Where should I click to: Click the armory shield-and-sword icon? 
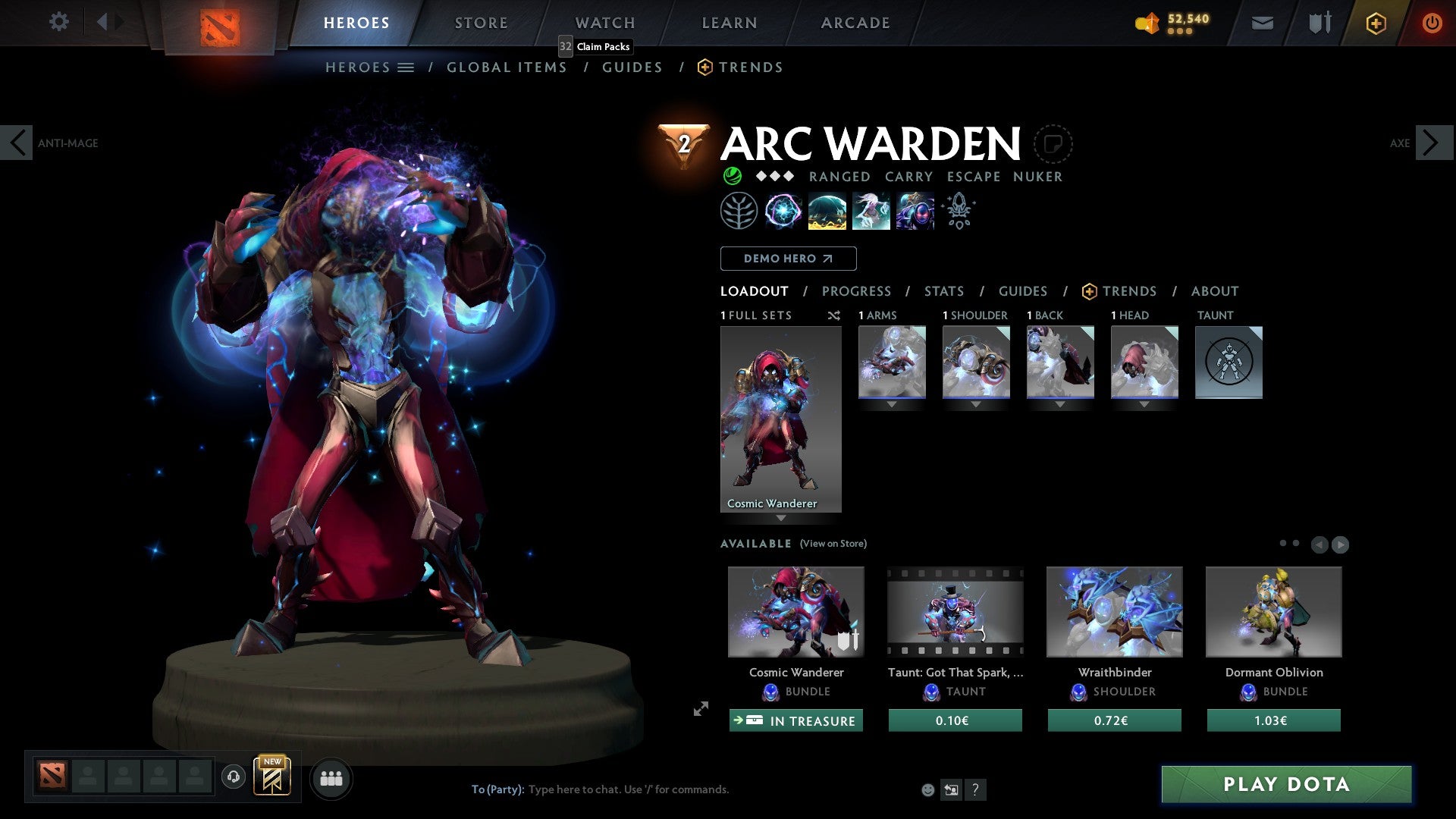click(x=1318, y=23)
